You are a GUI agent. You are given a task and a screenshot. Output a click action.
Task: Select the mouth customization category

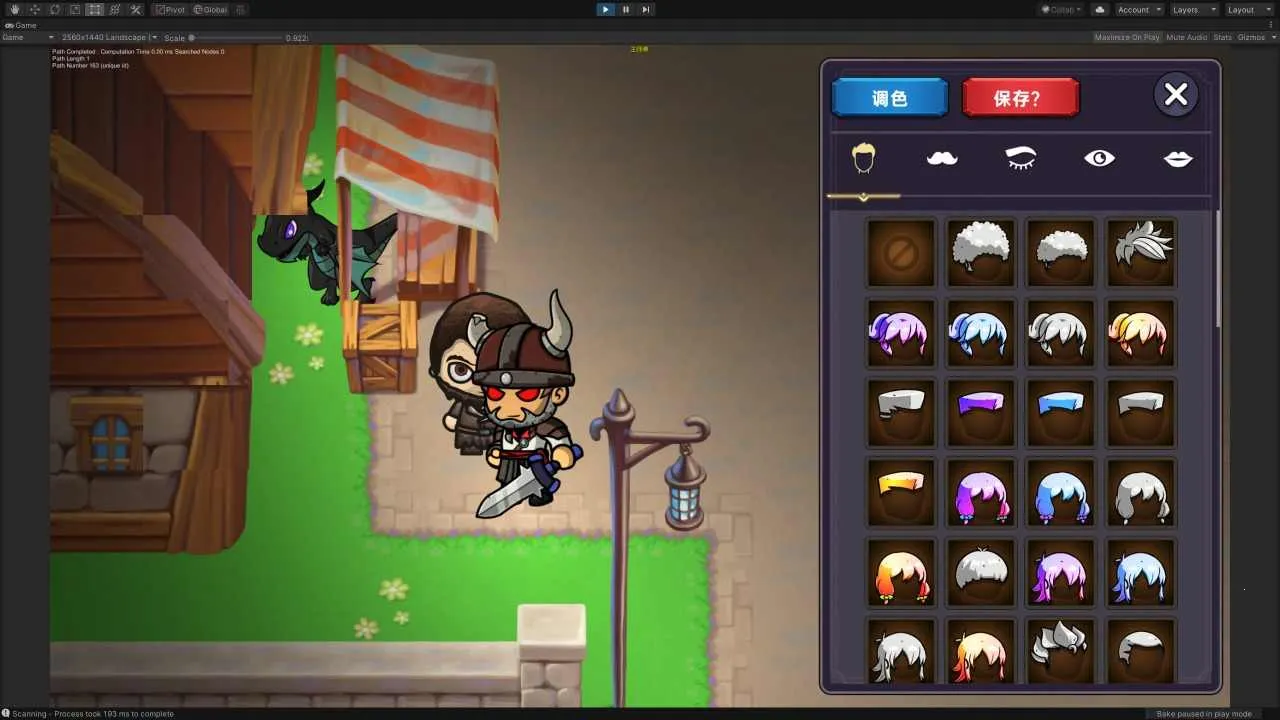tap(1178, 157)
